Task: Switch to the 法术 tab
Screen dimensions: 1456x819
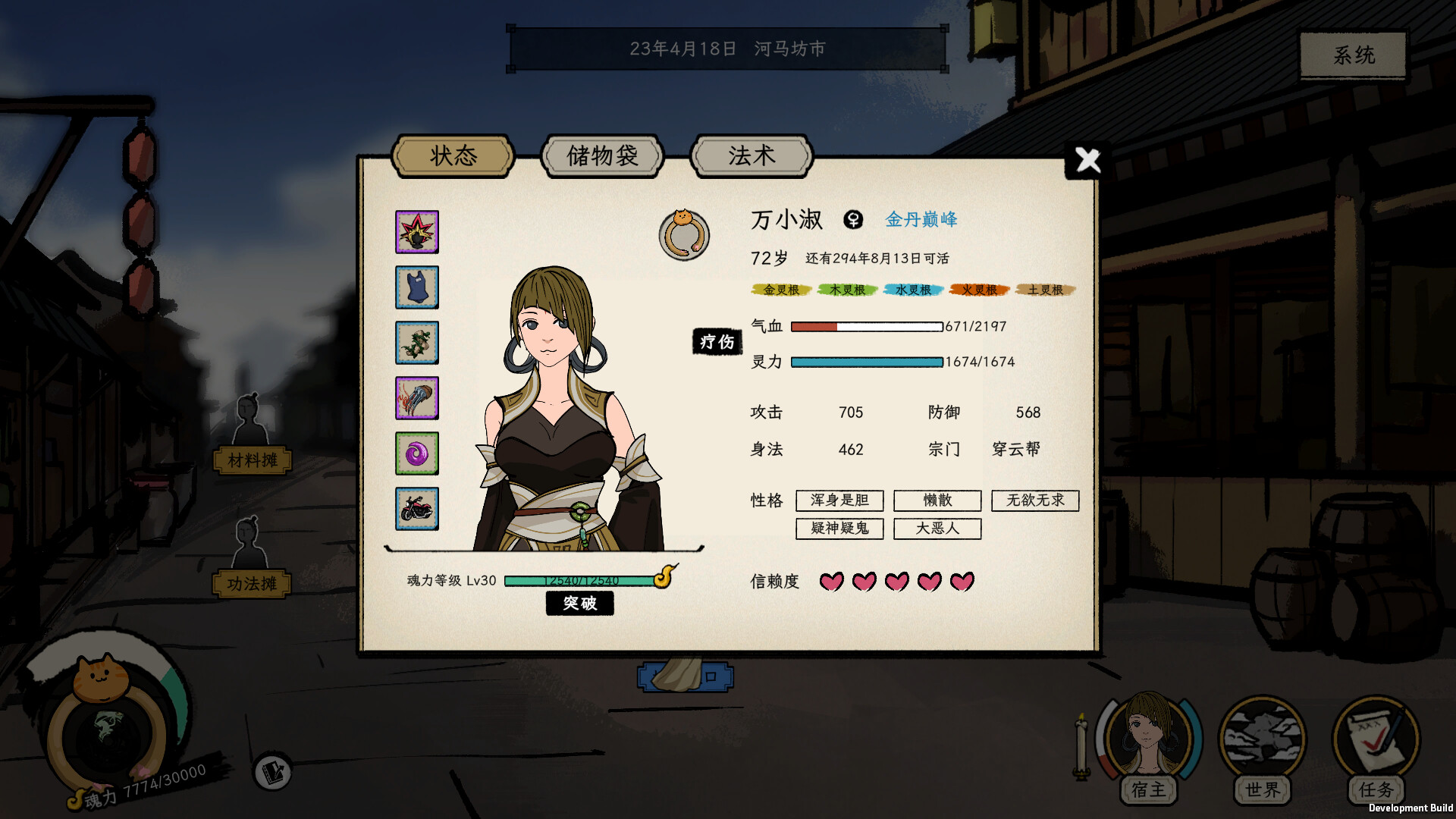Action: click(x=750, y=155)
